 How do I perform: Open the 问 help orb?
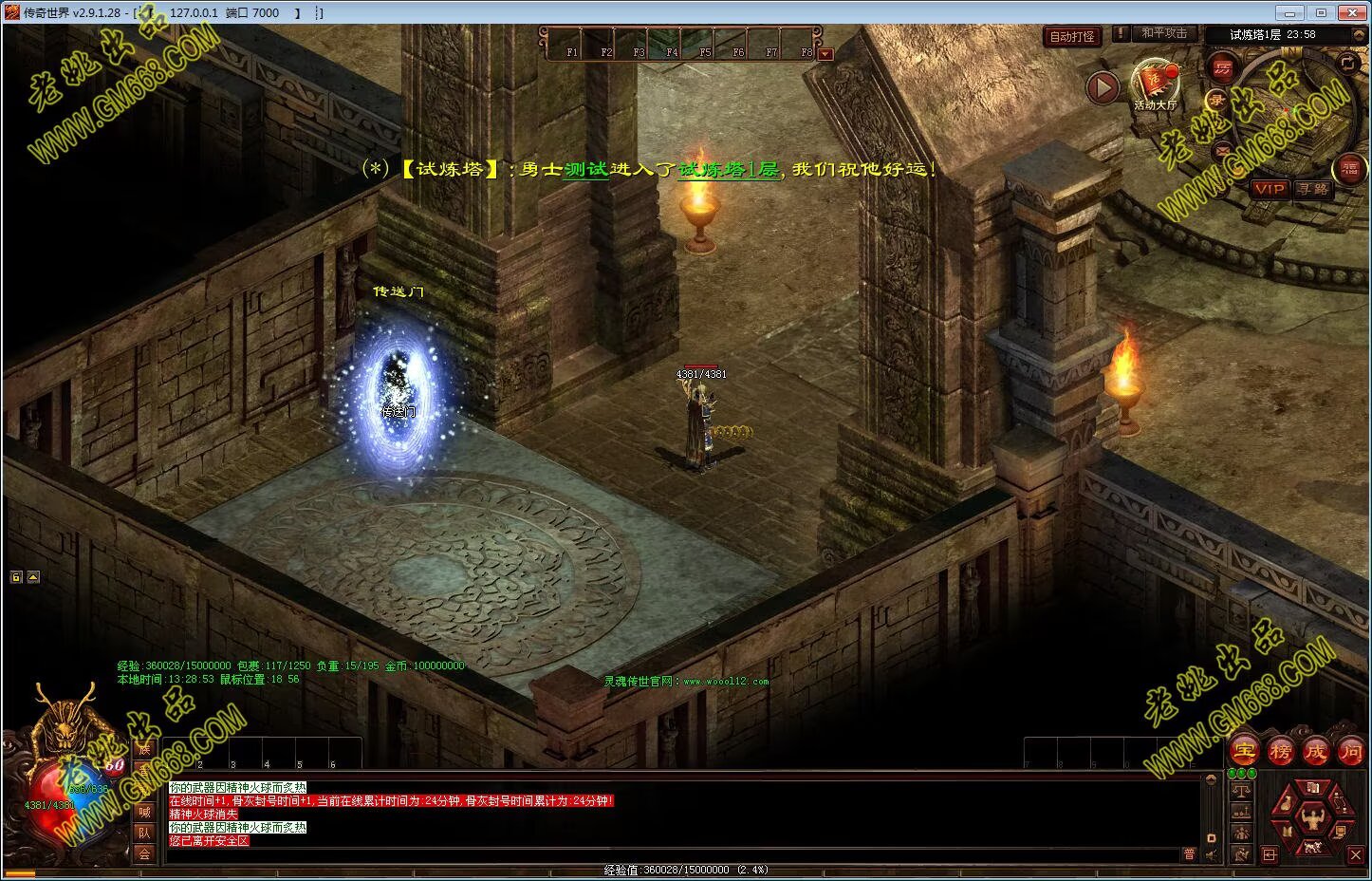click(1350, 751)
